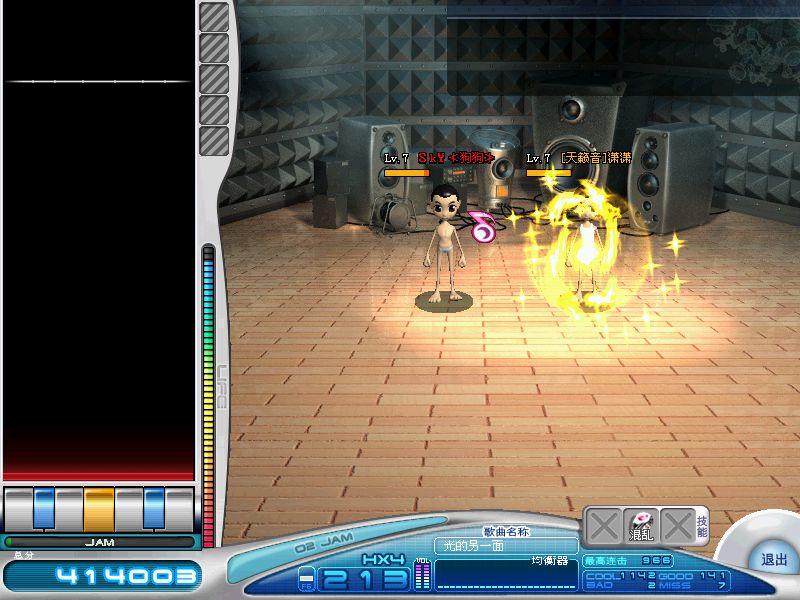Screen dimensions: 800x600
Task: Activate the 混乱 skill icon
Action: point(640,525)
